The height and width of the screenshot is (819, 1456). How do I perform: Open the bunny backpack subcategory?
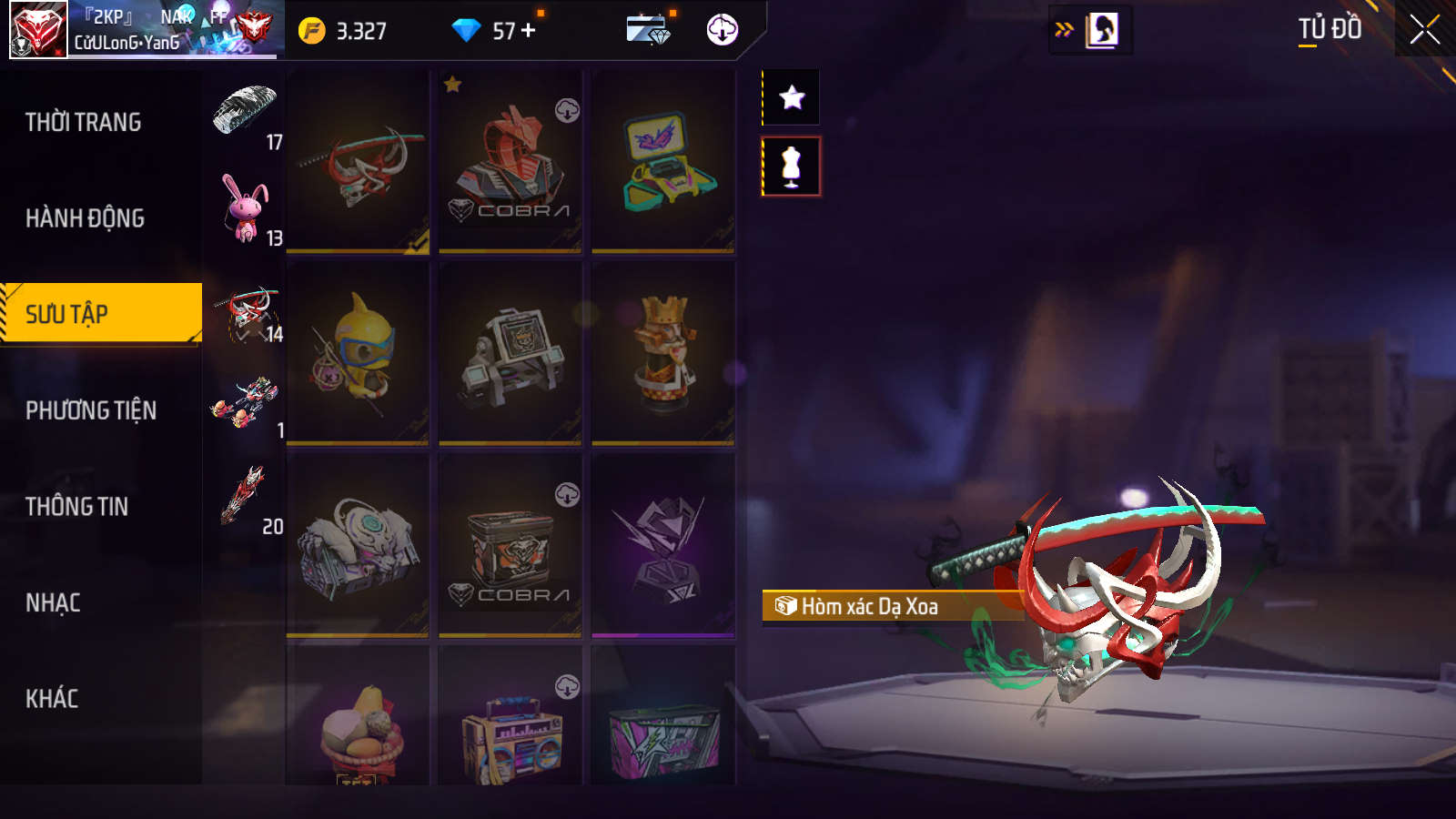pyautogui.click(x=246, y=208)
